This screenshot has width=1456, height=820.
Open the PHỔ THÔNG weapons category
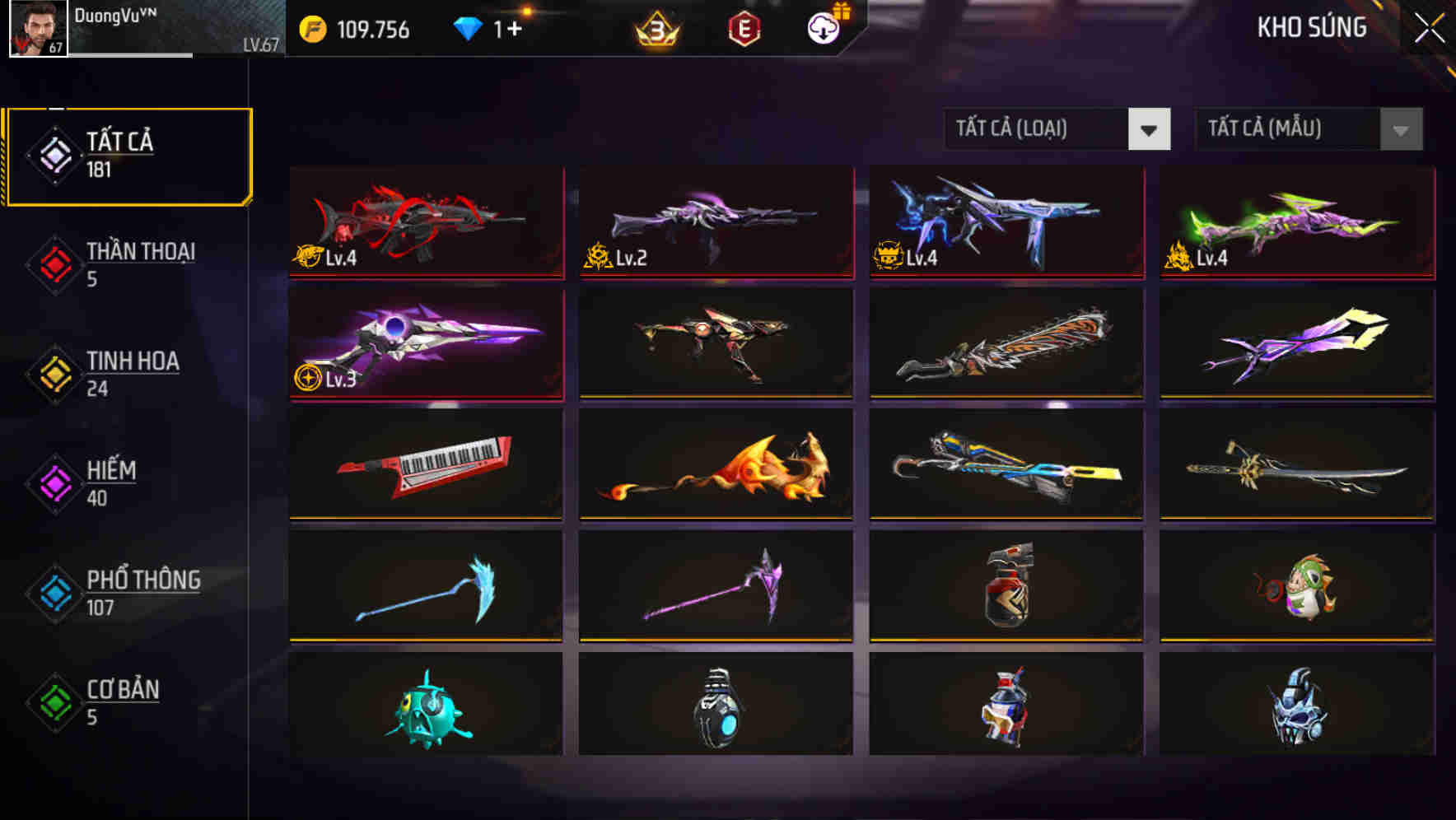click(x=142, y=592)
